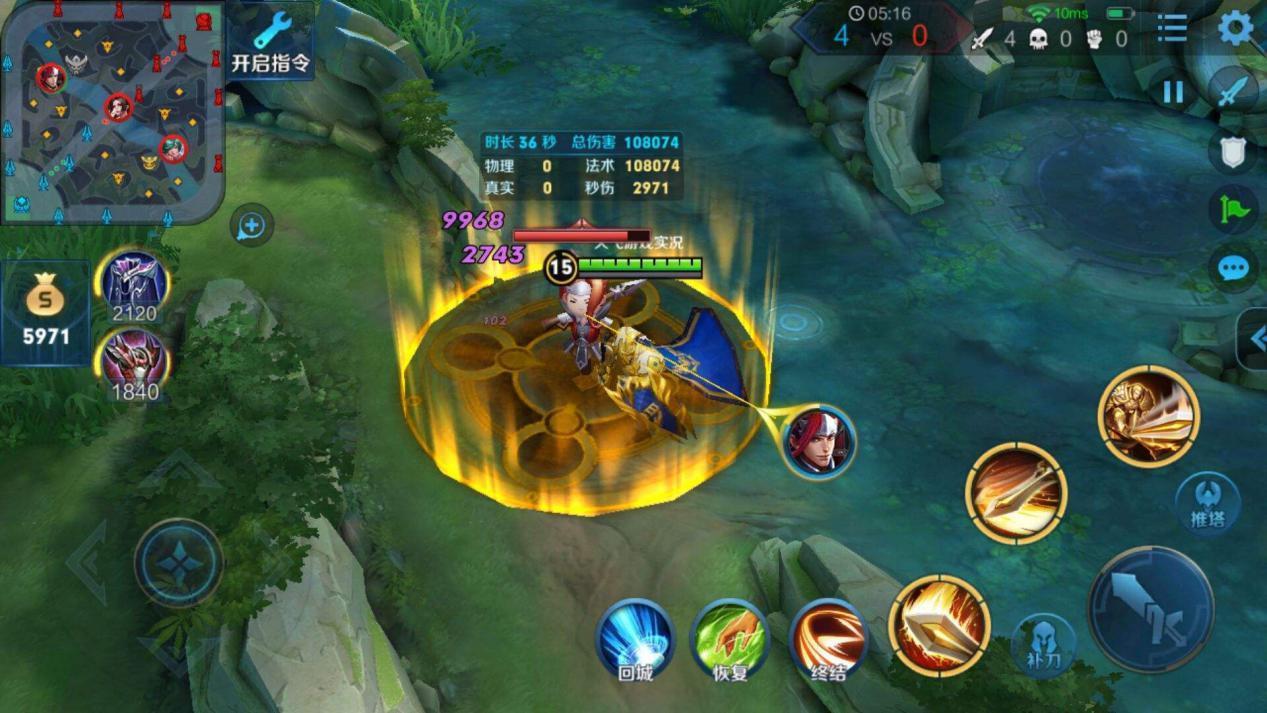Open the gold shop showing 5971
1267x713 pixels.
(x=45, y=312)
